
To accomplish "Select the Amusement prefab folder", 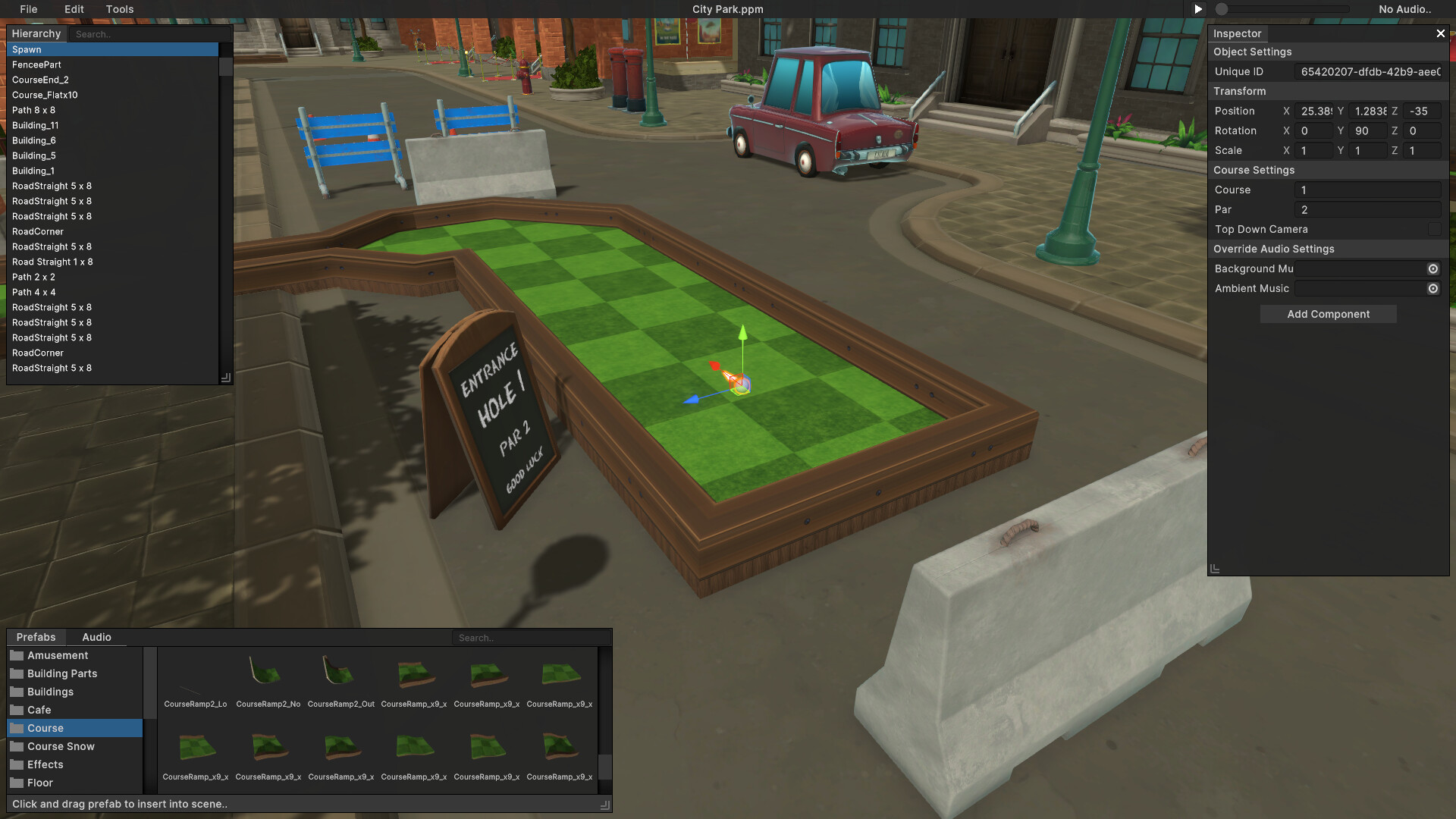I will point(56,655).
